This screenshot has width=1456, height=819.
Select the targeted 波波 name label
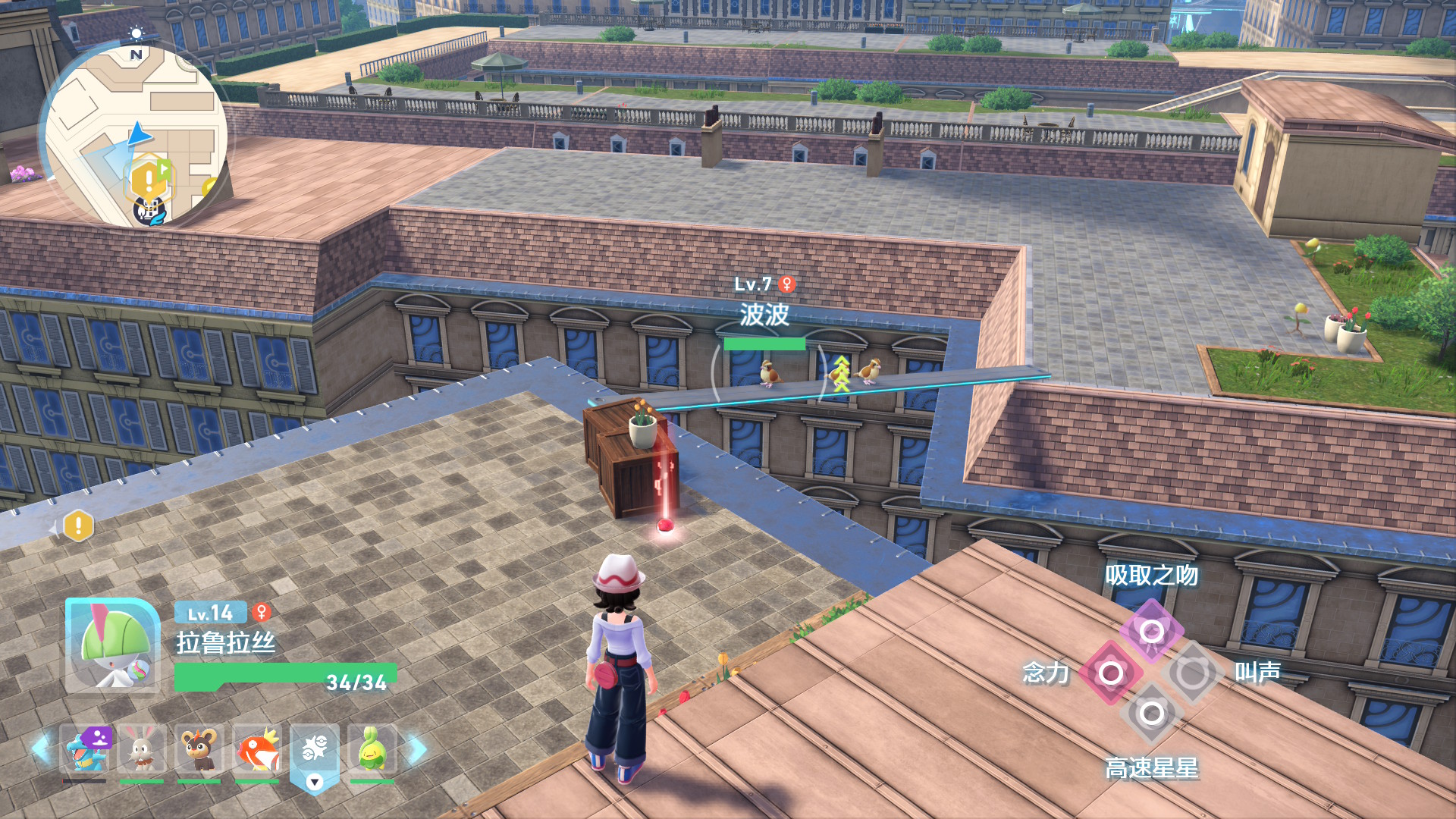(764, 315)
